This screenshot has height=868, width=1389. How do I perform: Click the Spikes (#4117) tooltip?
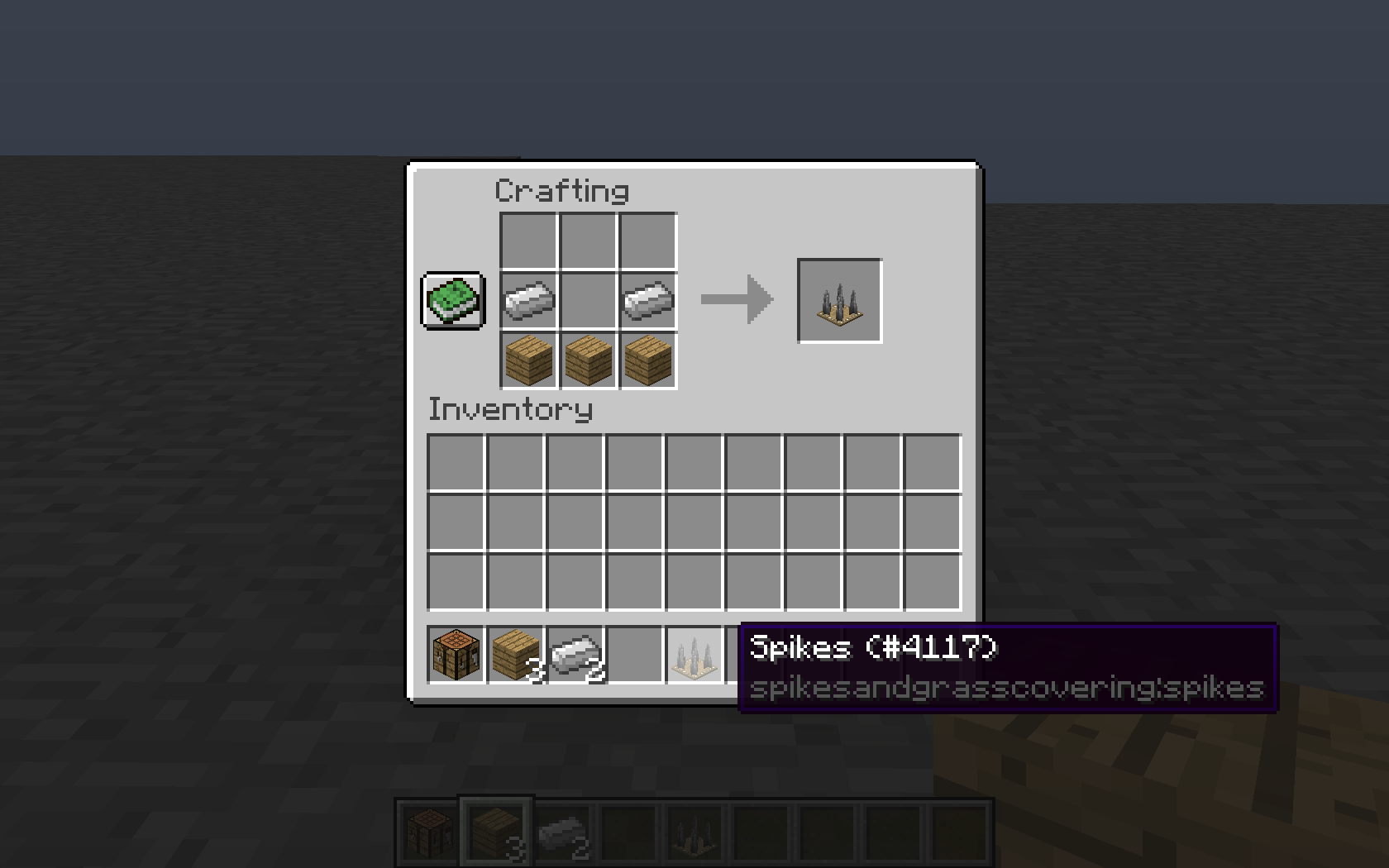872,648
